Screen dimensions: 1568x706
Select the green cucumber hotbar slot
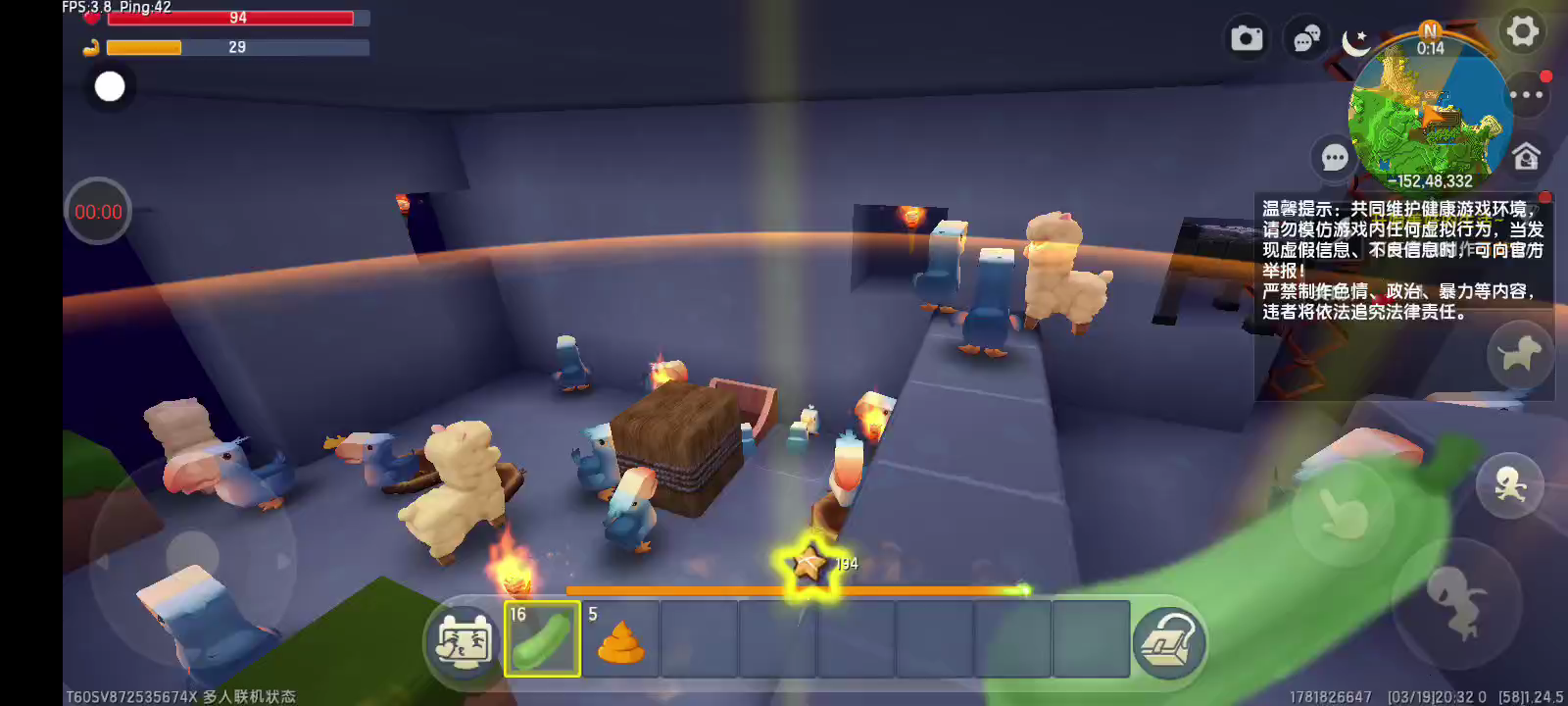click(542, 639)
